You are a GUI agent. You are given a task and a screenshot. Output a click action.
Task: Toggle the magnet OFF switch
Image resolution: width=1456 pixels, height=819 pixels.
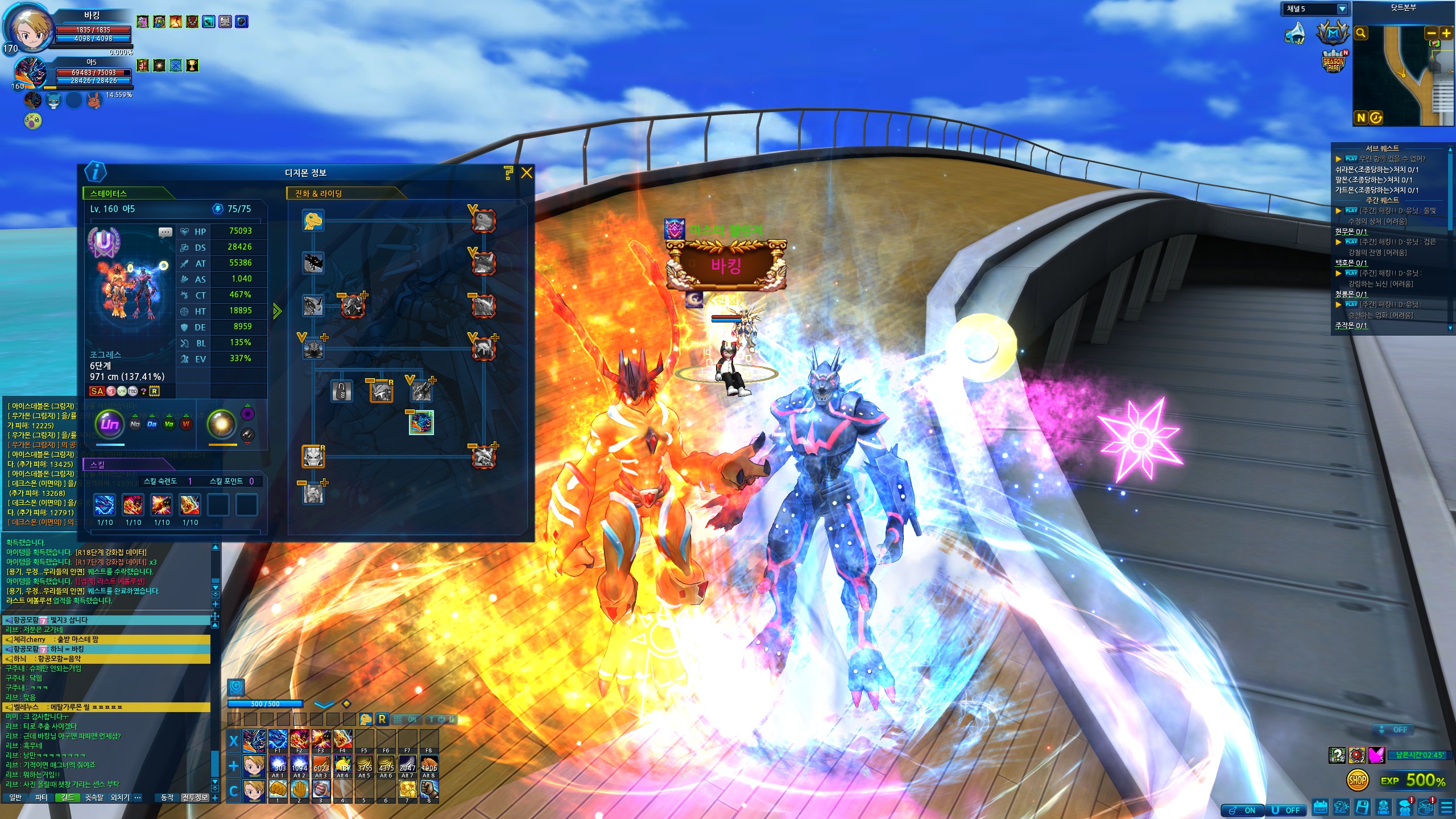1287,810
